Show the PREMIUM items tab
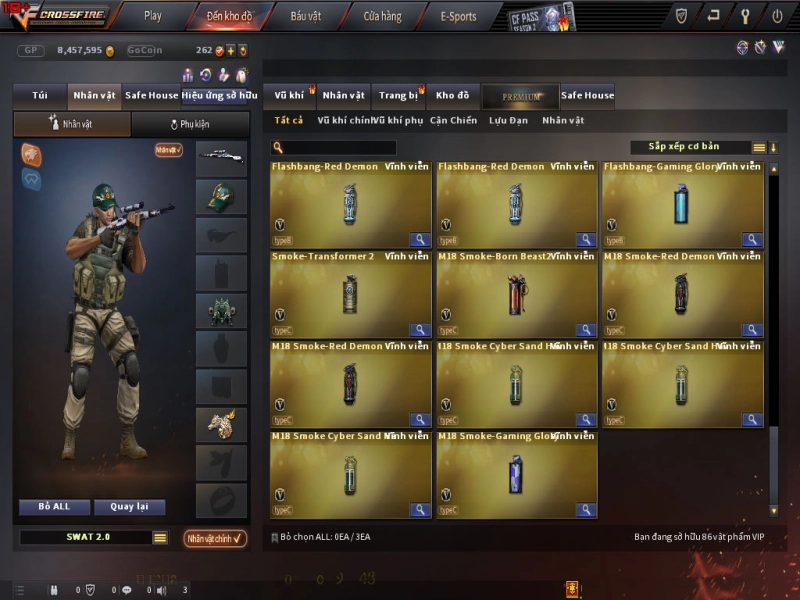This screenshot has height=600, width=800. click(x=520, y=97)
